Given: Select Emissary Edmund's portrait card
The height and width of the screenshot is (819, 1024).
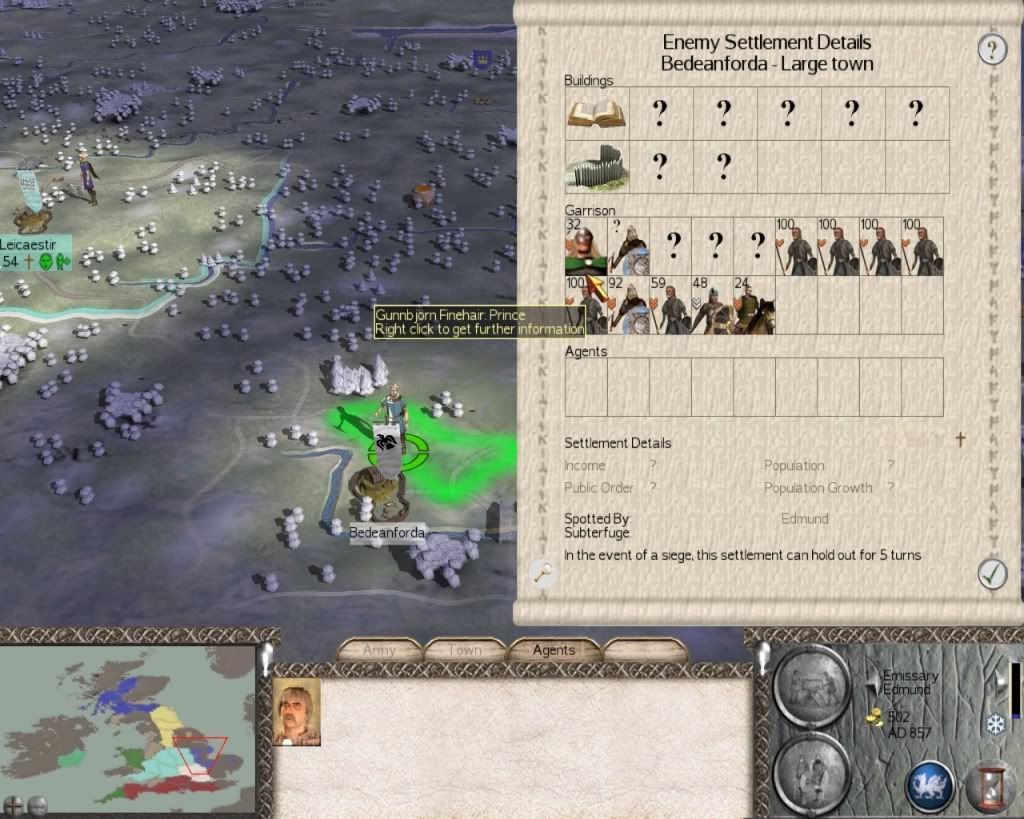Looking at the screenshot, I should [297, 712].
